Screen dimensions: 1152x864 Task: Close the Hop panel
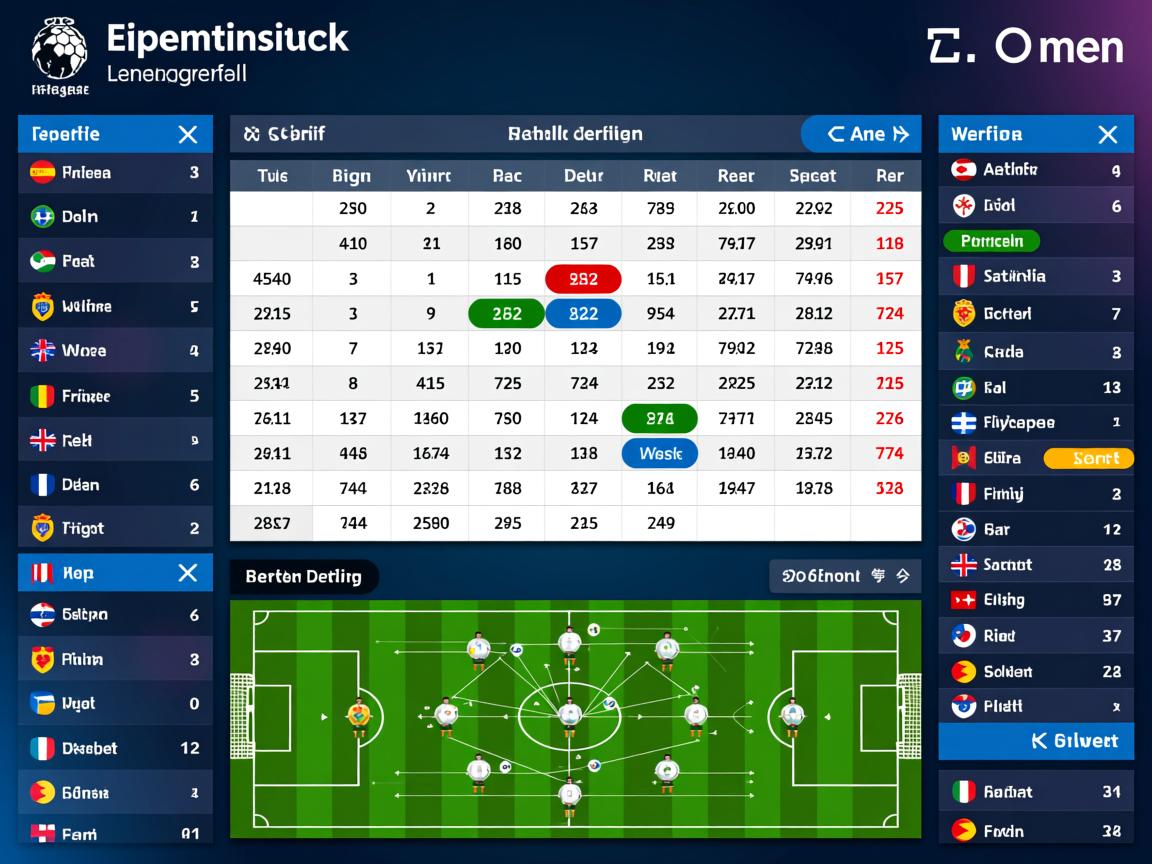(187, 573)
